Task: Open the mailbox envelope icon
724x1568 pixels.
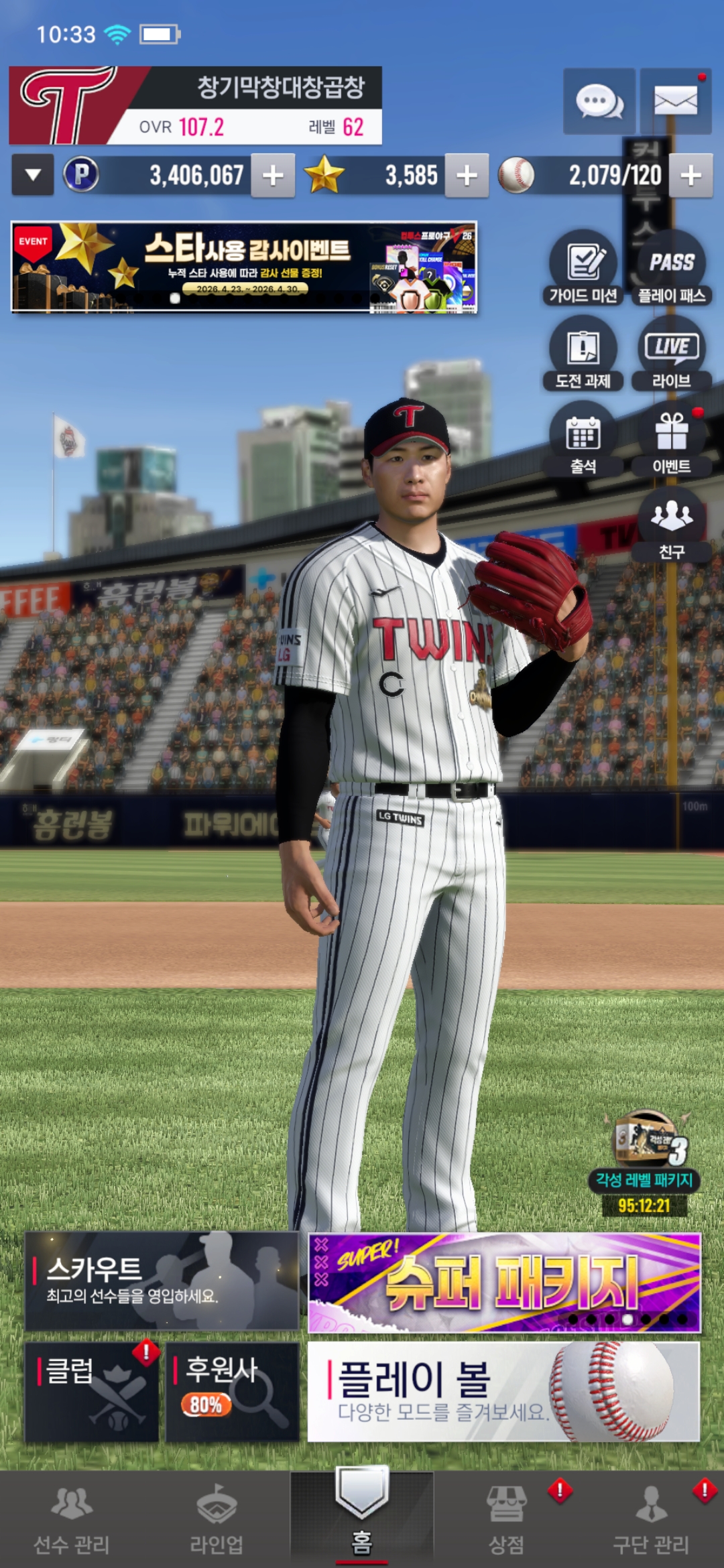Action: pyautogui.click(x=675, y=102)
